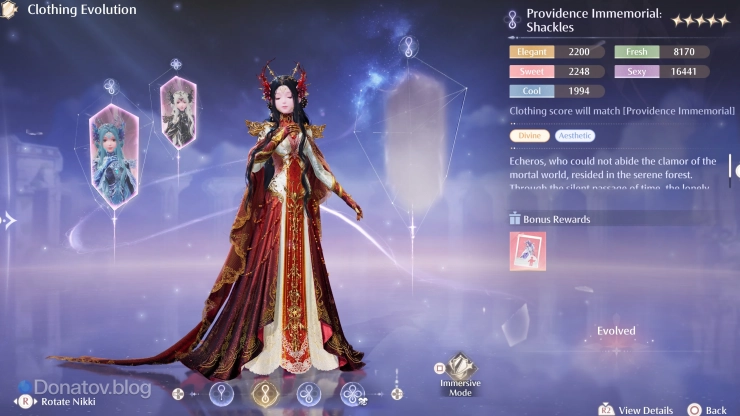Select the pink-framed outfit evolution card
This screenshot has height=416, width=740.
(178, 111)
